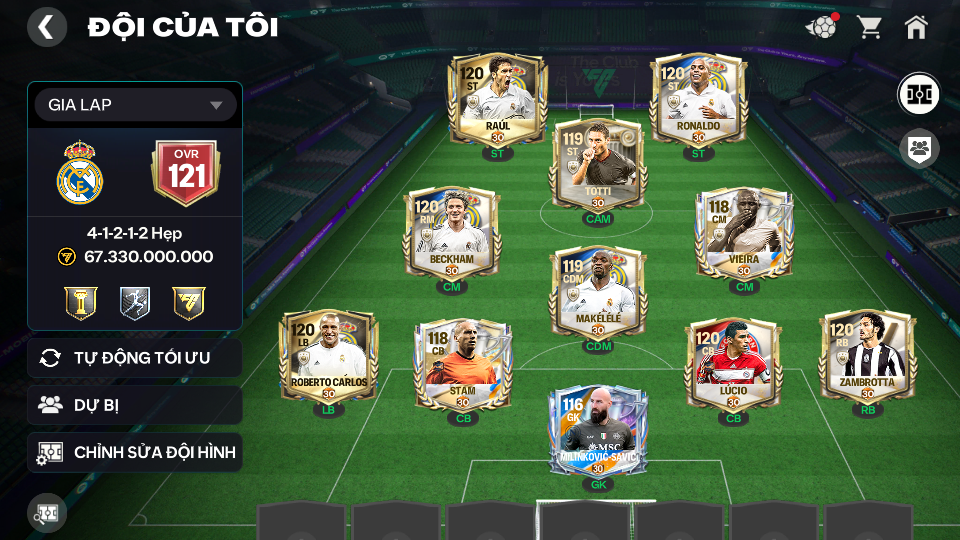960x540 pixels.
Task: Select the Raúl striker card
Action: (x=497, y=100)
